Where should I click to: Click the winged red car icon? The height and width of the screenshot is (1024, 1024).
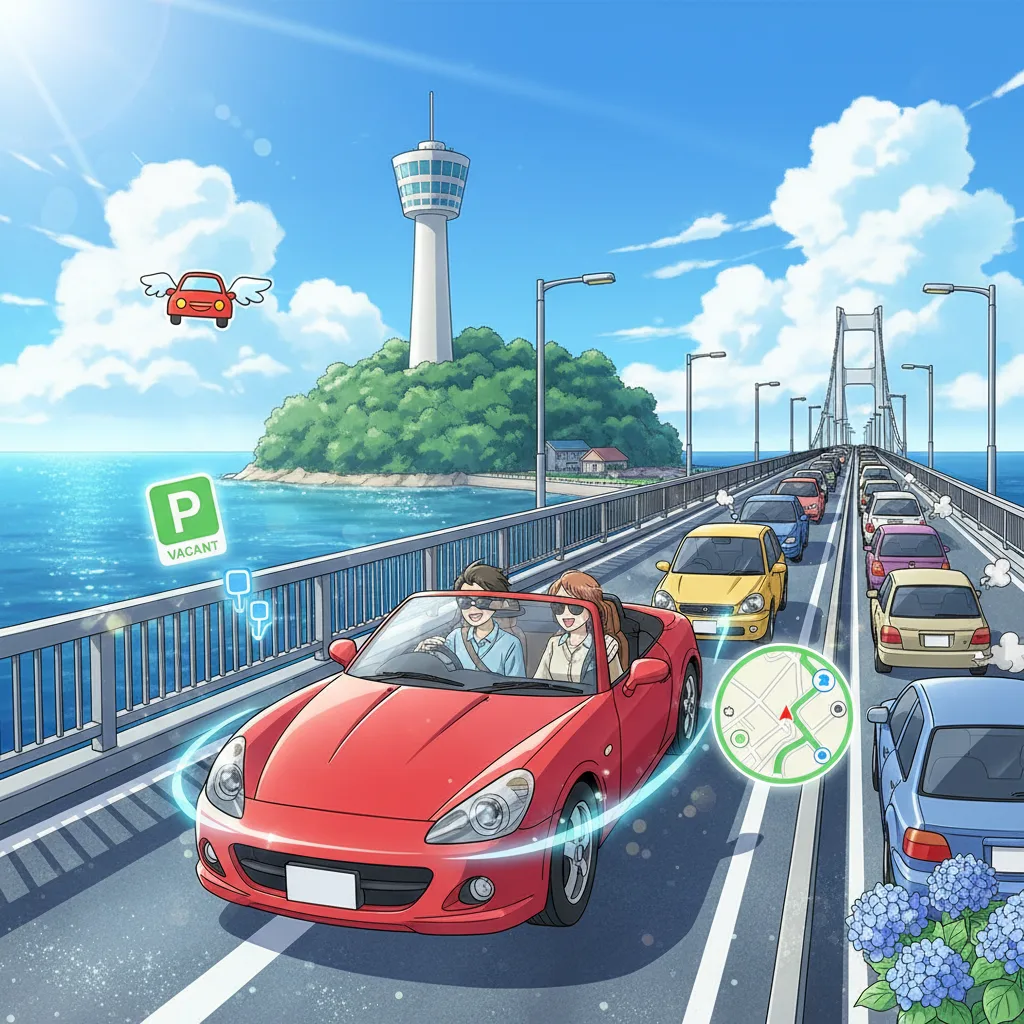pos(203,297)
